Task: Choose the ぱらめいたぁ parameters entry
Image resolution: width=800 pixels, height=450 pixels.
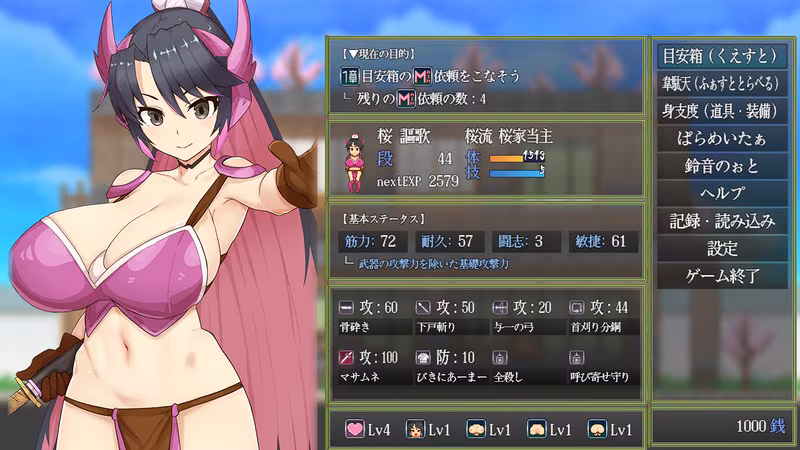Action: (724, 139)
